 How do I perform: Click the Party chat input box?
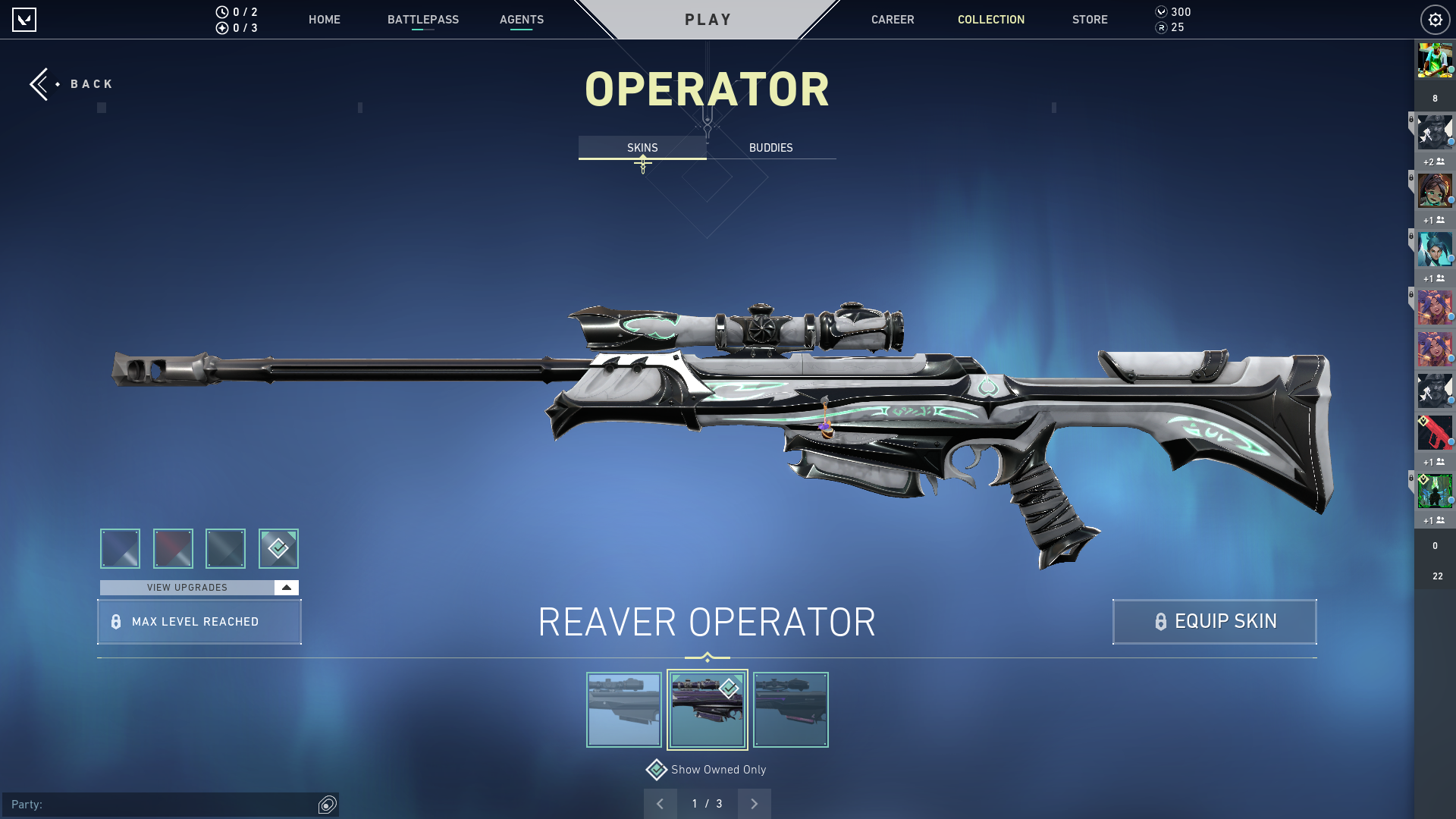click(x=159, y=805)
